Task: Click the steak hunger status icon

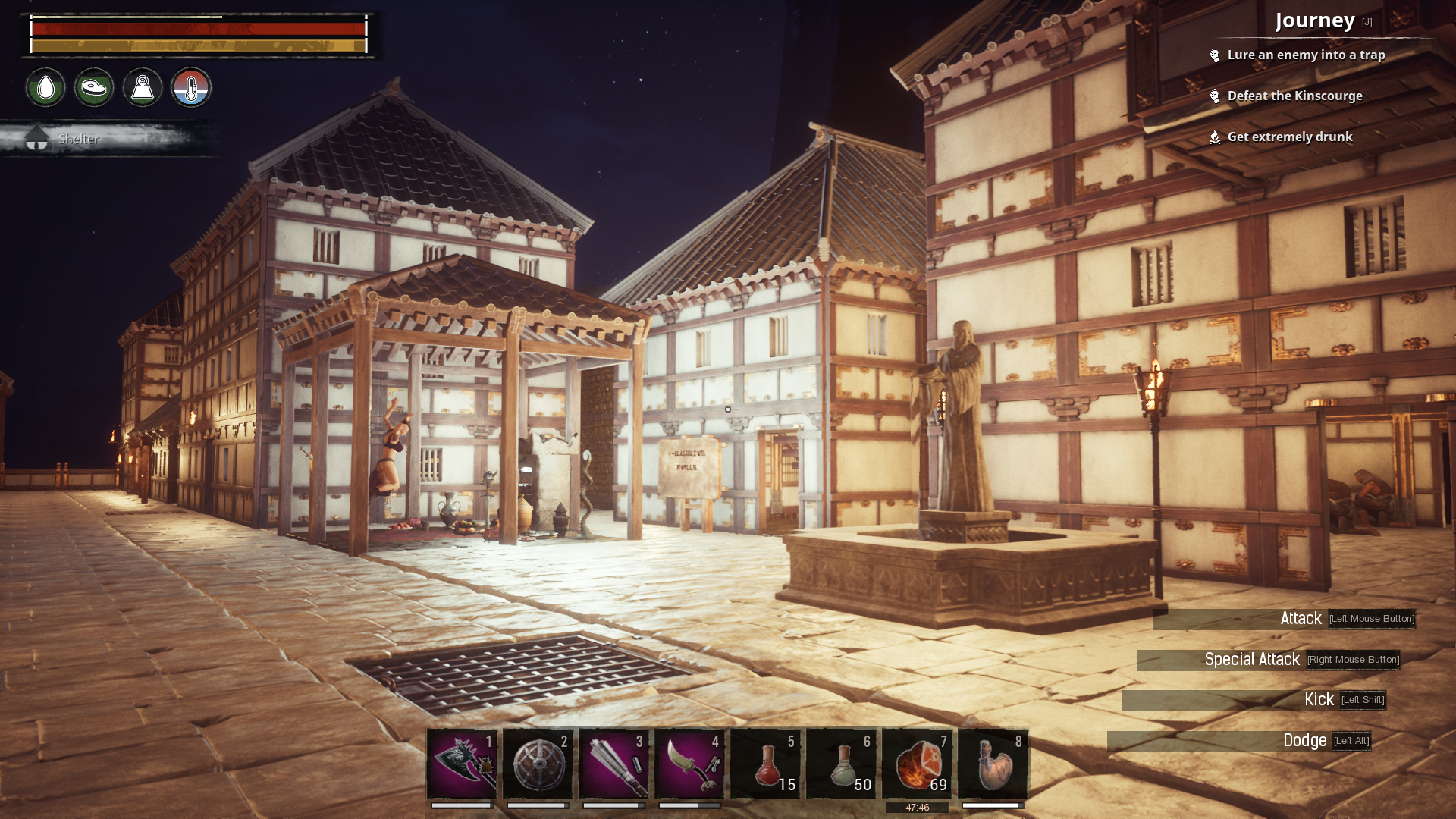Action: pos(93,88)
